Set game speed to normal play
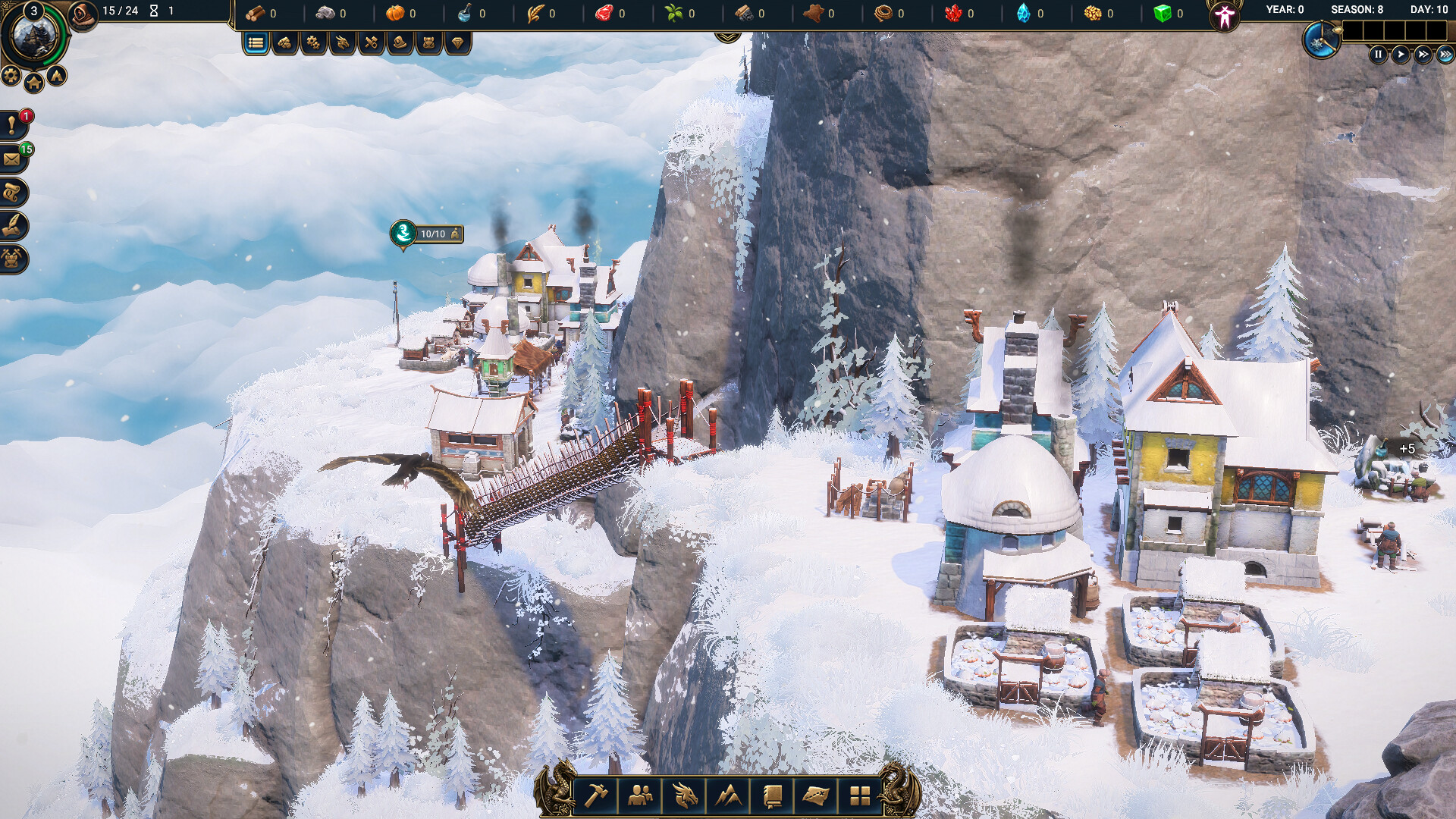 1401,55
